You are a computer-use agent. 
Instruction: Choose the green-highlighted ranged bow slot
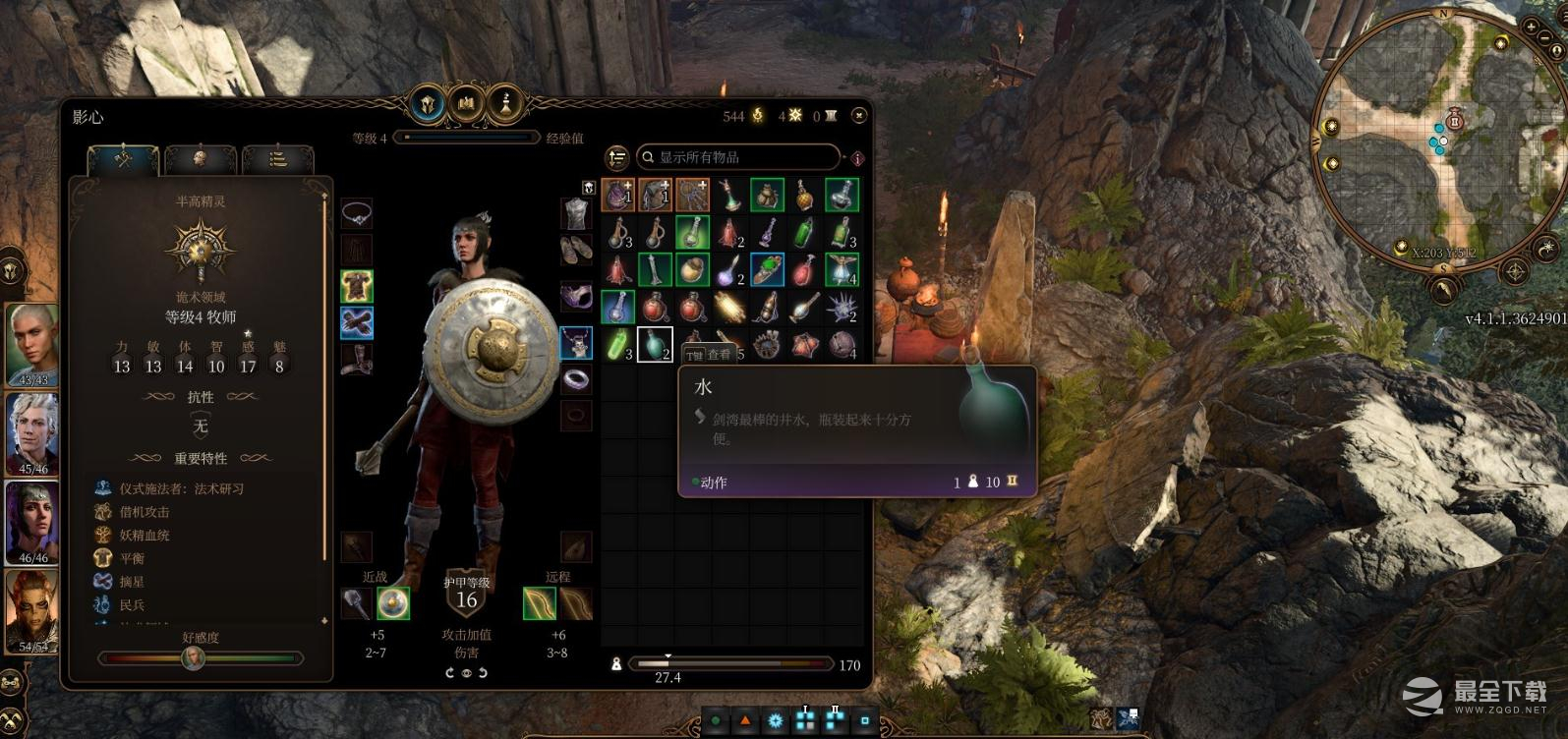point(539,602)
